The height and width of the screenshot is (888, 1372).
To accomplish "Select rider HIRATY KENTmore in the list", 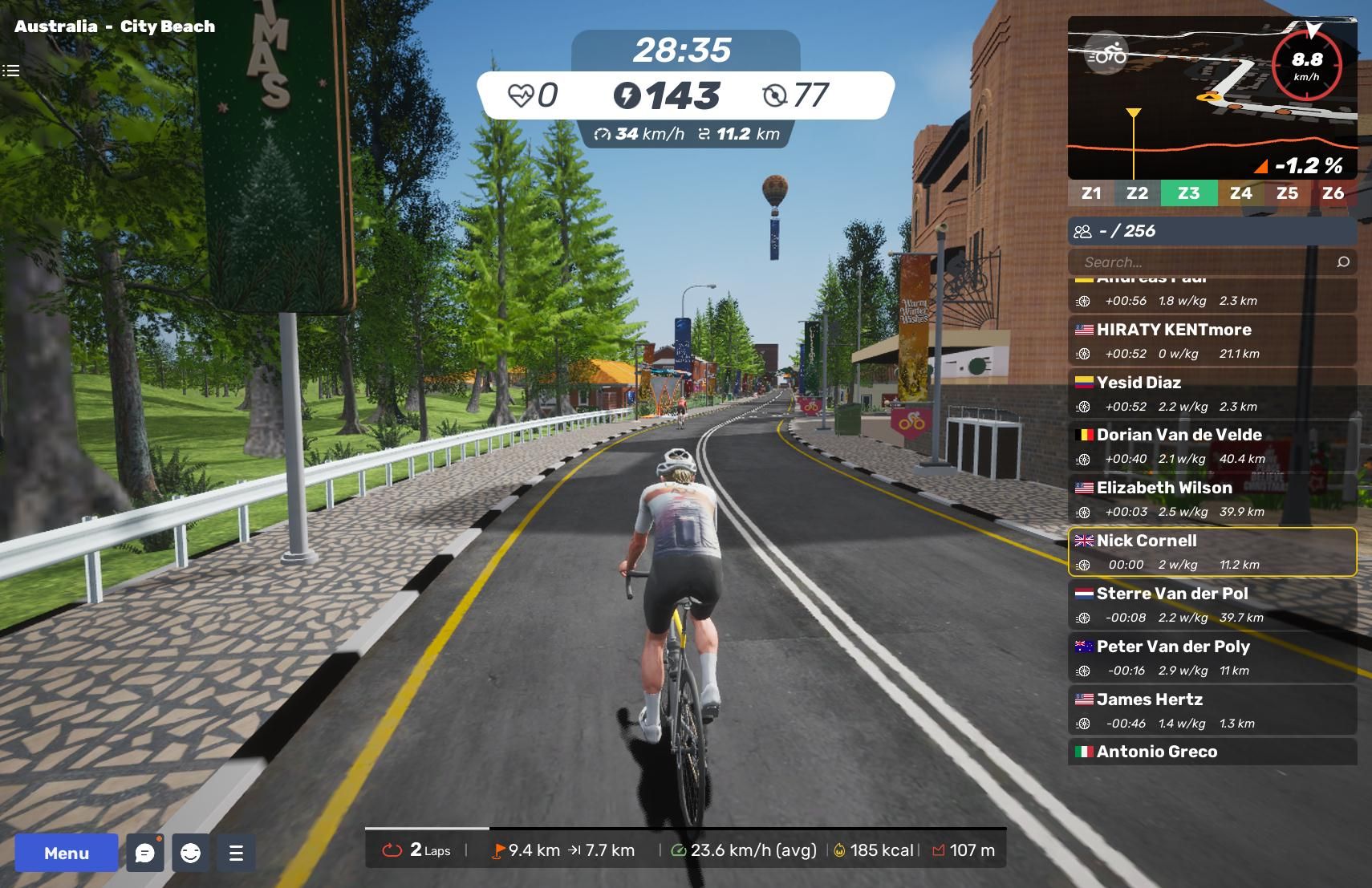I will (1212, 340).
